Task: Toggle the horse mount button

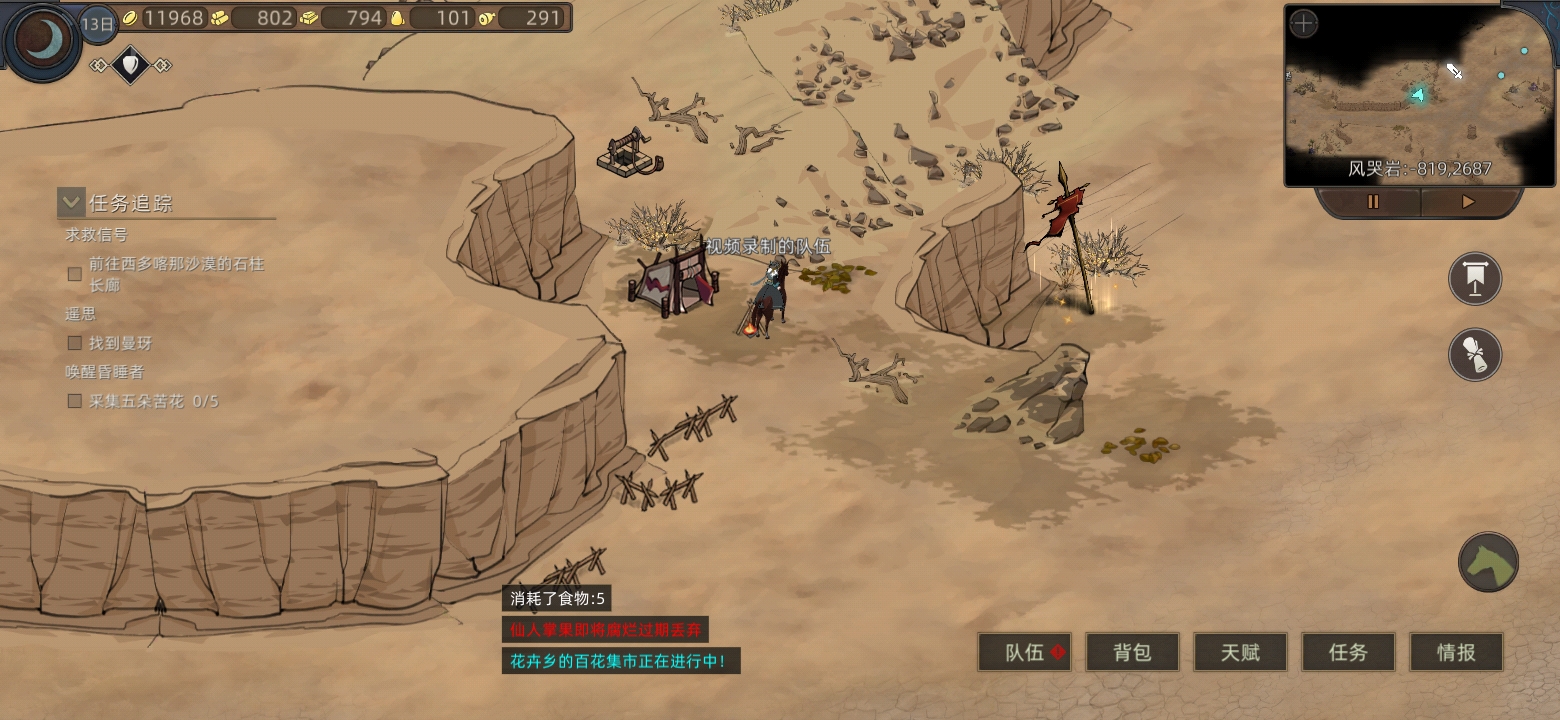Action: click(1488, 561)
